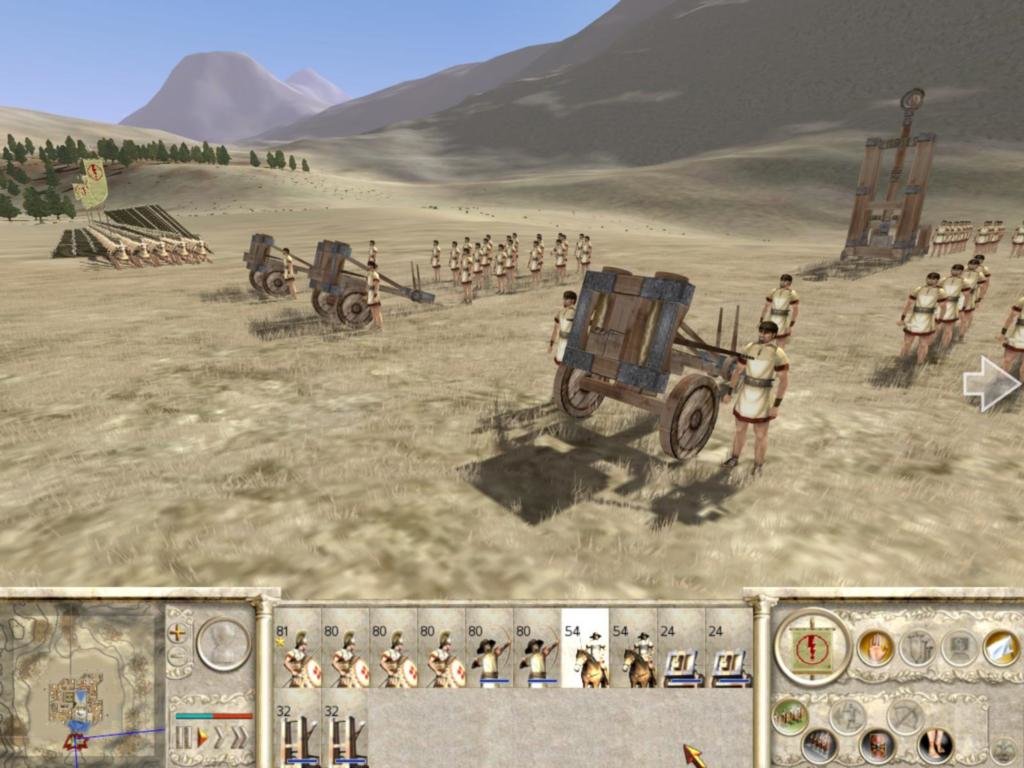Zoom in the minimap with the plus button

[179, 632]
